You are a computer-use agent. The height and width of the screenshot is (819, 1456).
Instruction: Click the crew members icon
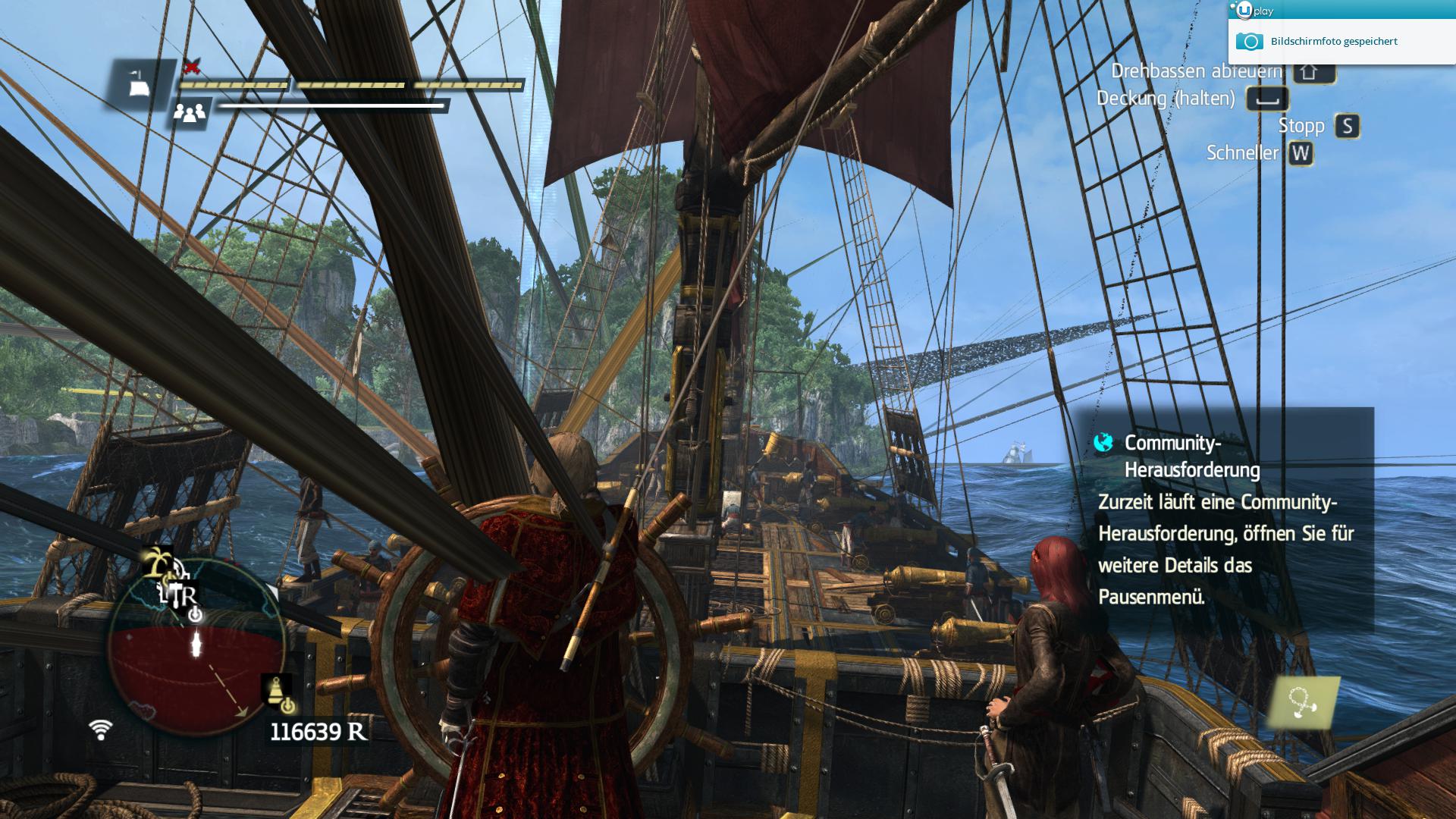coord(189,113)
